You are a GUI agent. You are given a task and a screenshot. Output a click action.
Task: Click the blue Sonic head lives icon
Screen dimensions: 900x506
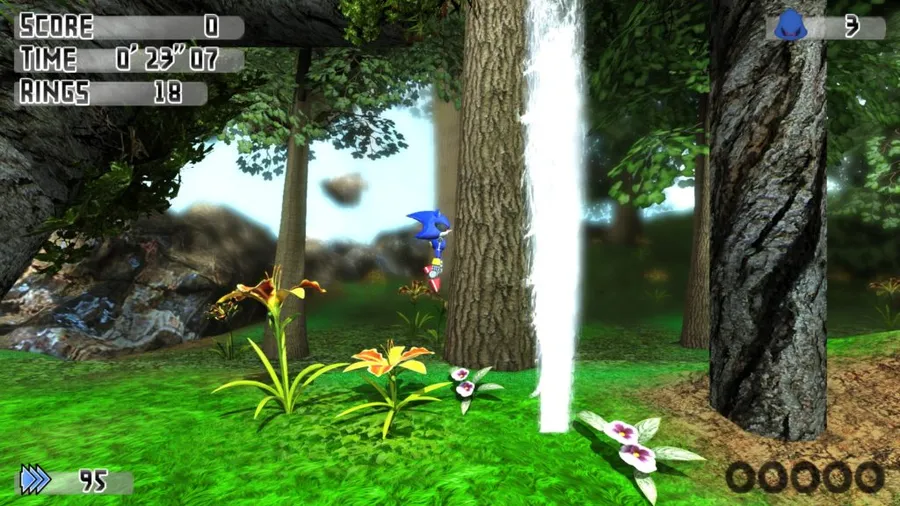(x=790, y=25)
